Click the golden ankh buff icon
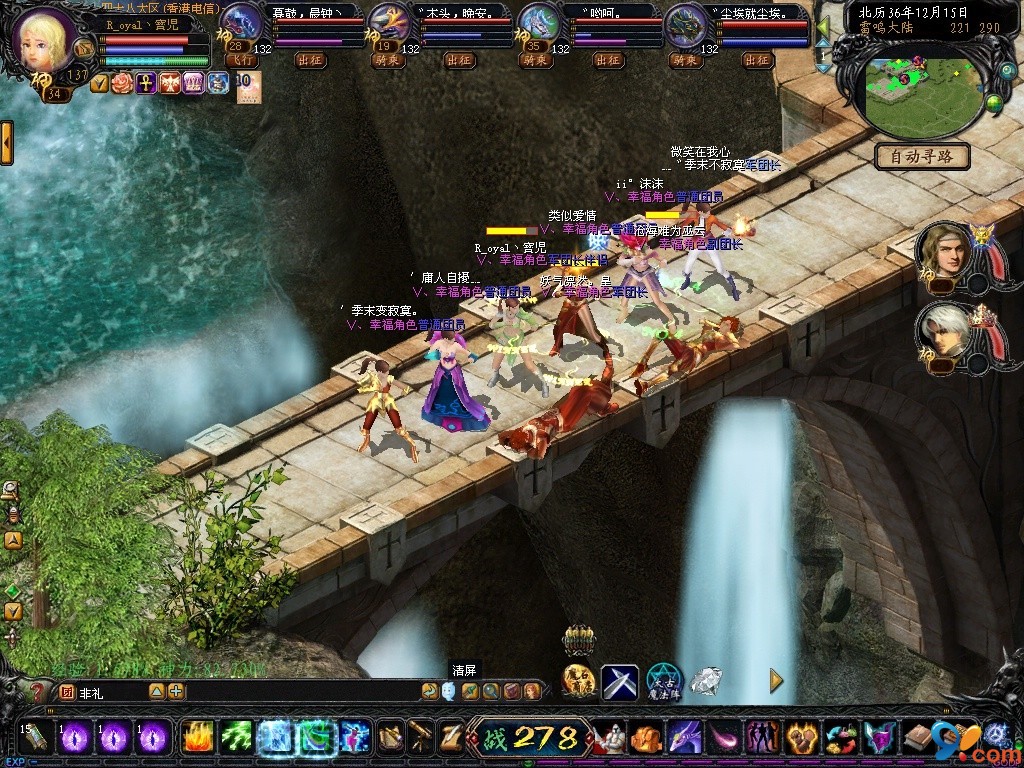Screen dimensions: 1024x768 [146, 83]
